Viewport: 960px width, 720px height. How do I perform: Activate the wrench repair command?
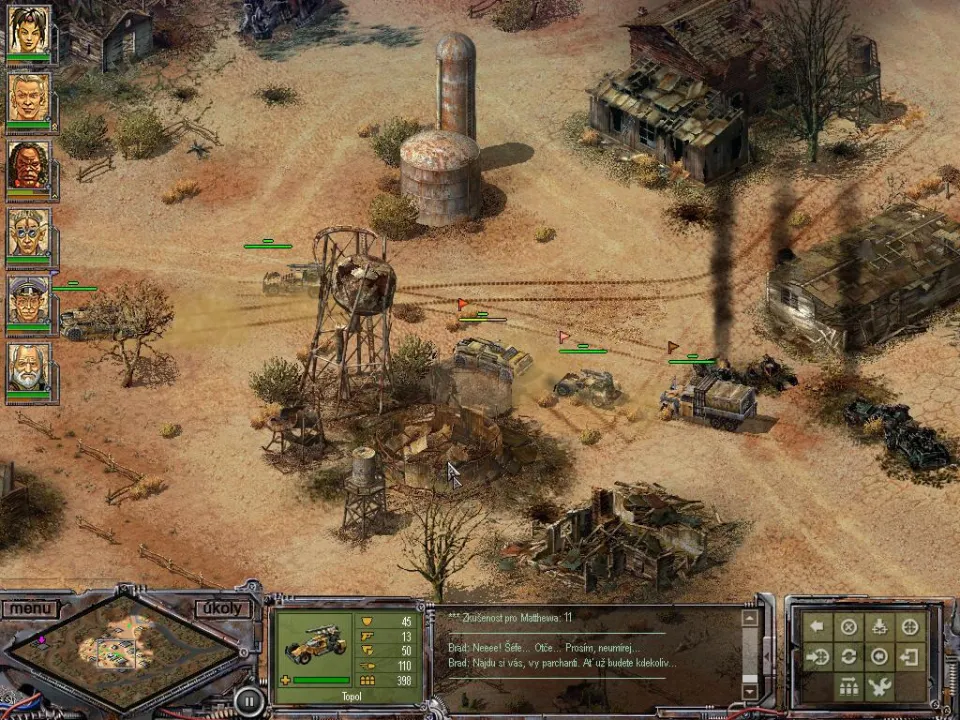click(x=879, y=687)
